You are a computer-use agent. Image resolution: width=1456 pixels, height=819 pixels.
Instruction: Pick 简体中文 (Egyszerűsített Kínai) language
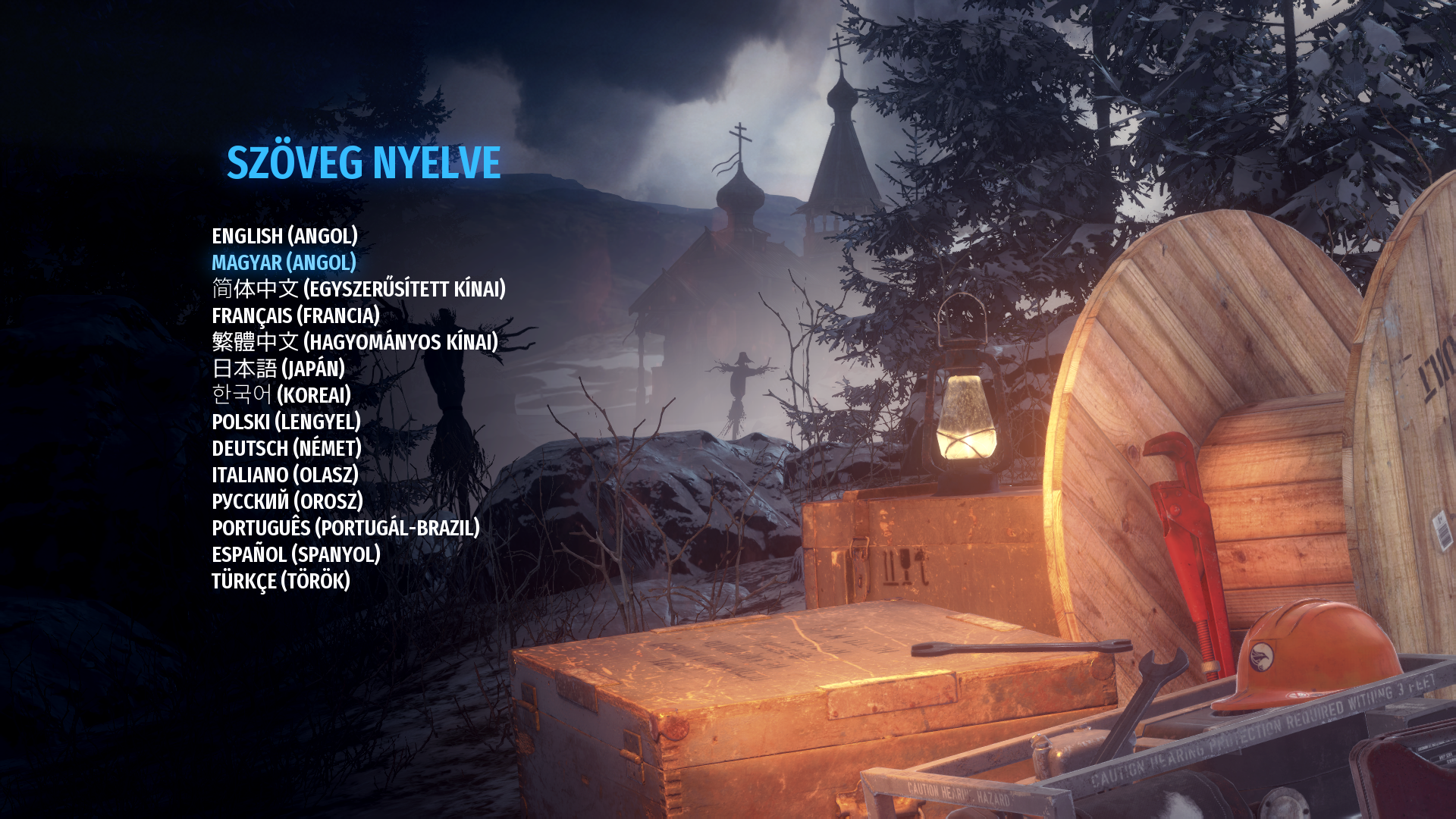click(x=358, y=290)
